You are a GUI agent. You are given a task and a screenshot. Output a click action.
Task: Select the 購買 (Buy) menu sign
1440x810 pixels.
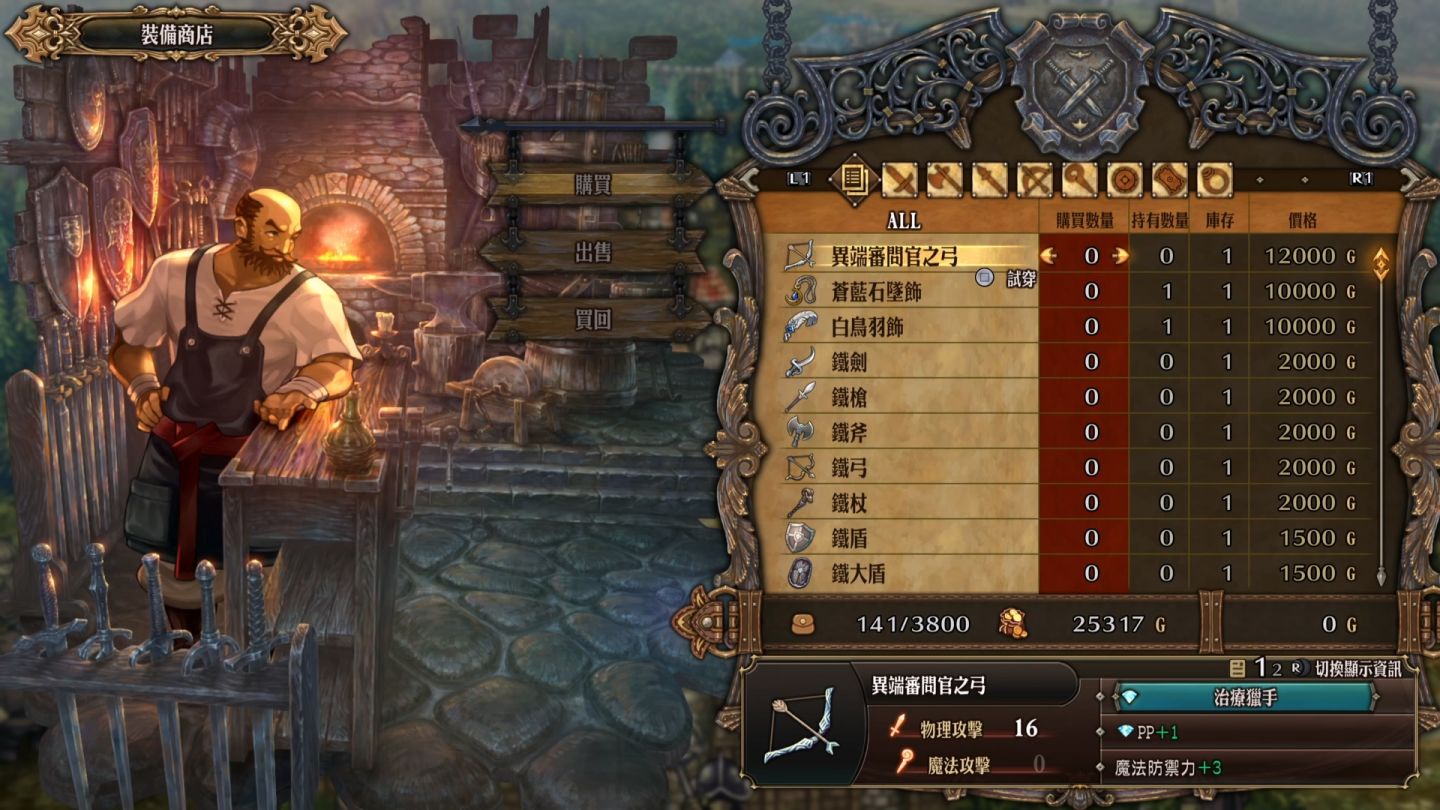(593, 185)
